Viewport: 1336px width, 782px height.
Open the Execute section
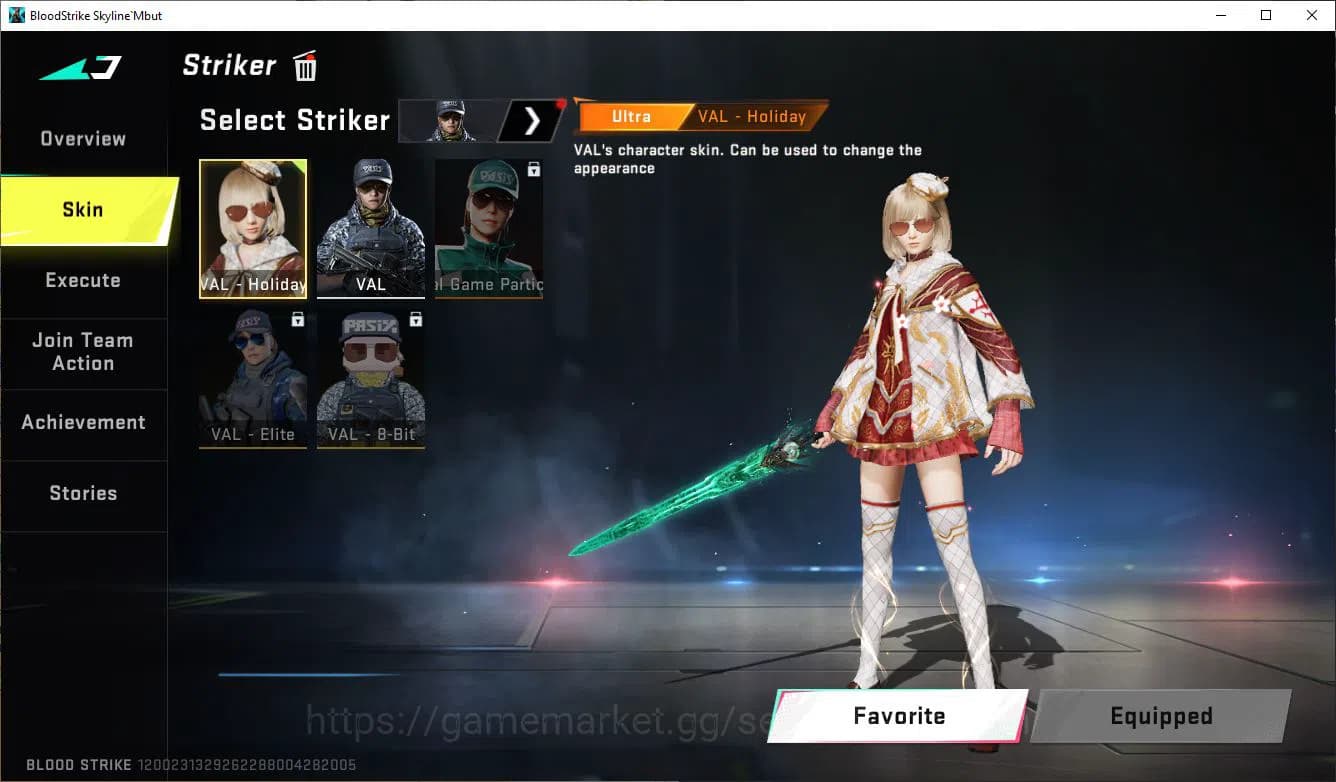point(82,280)
